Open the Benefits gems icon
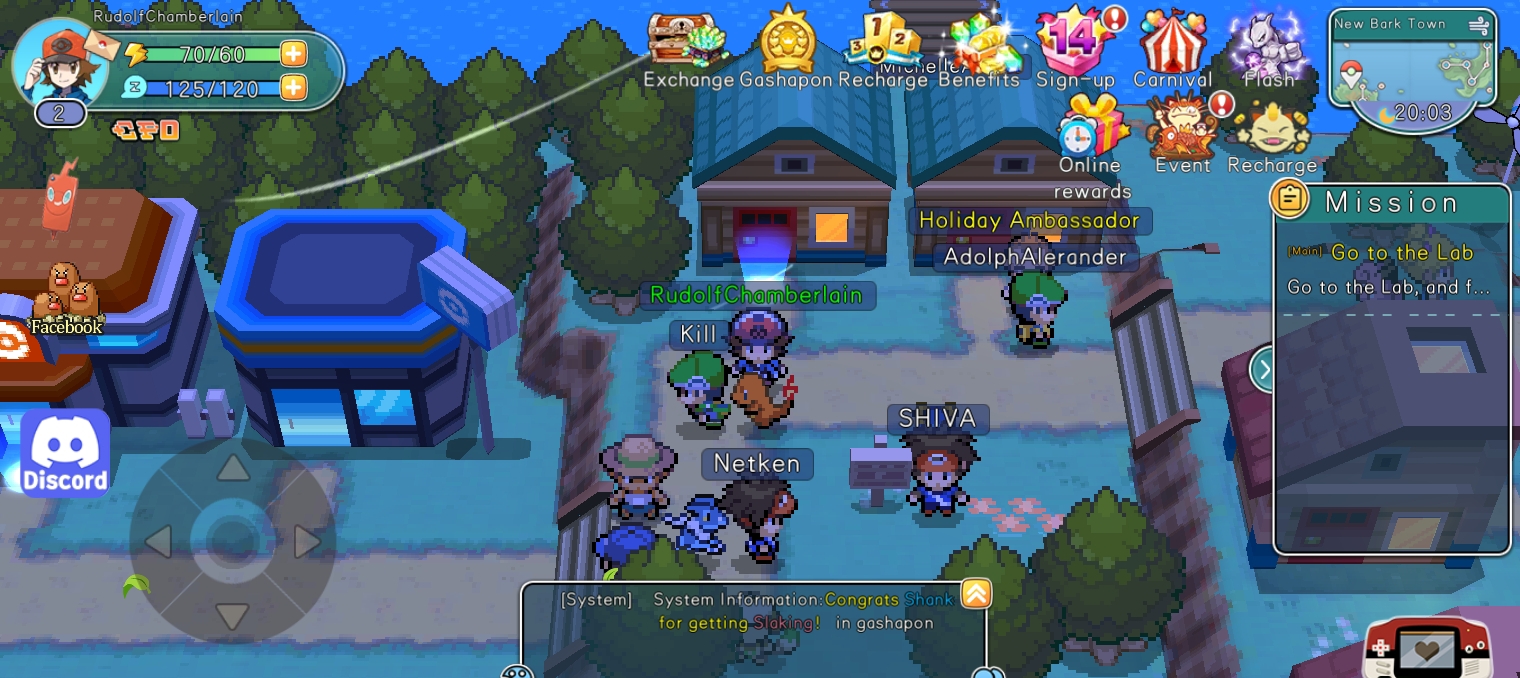1520x678 pixels. 981,44
